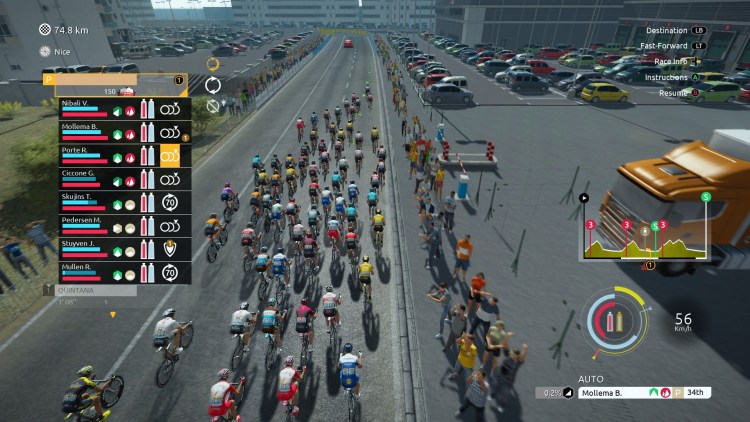Select Mollema B. team rider row
The width and height of the screenshot is (750, 422).
coord(82,131)
